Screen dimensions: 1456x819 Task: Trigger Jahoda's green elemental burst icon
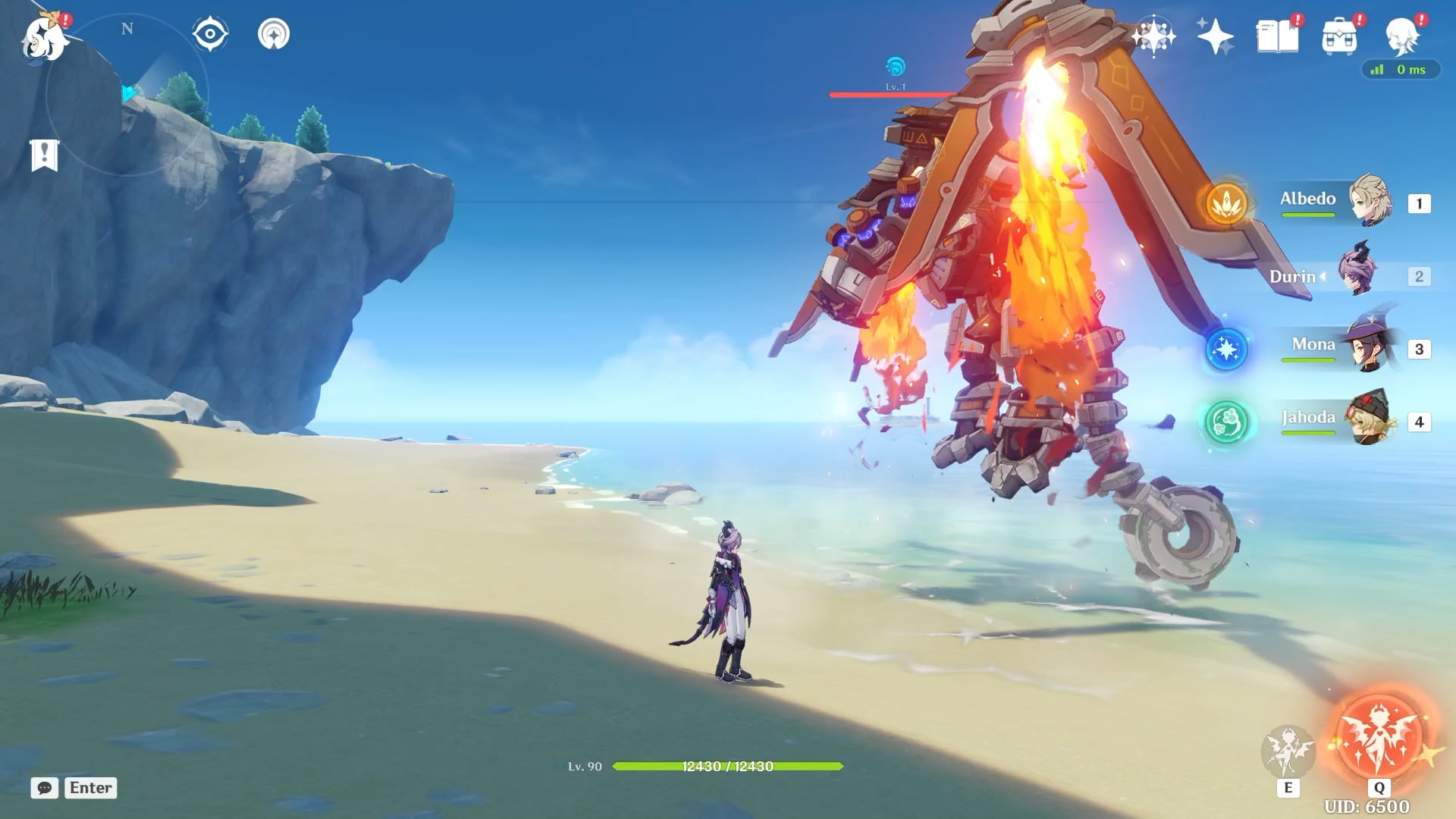1226,422
